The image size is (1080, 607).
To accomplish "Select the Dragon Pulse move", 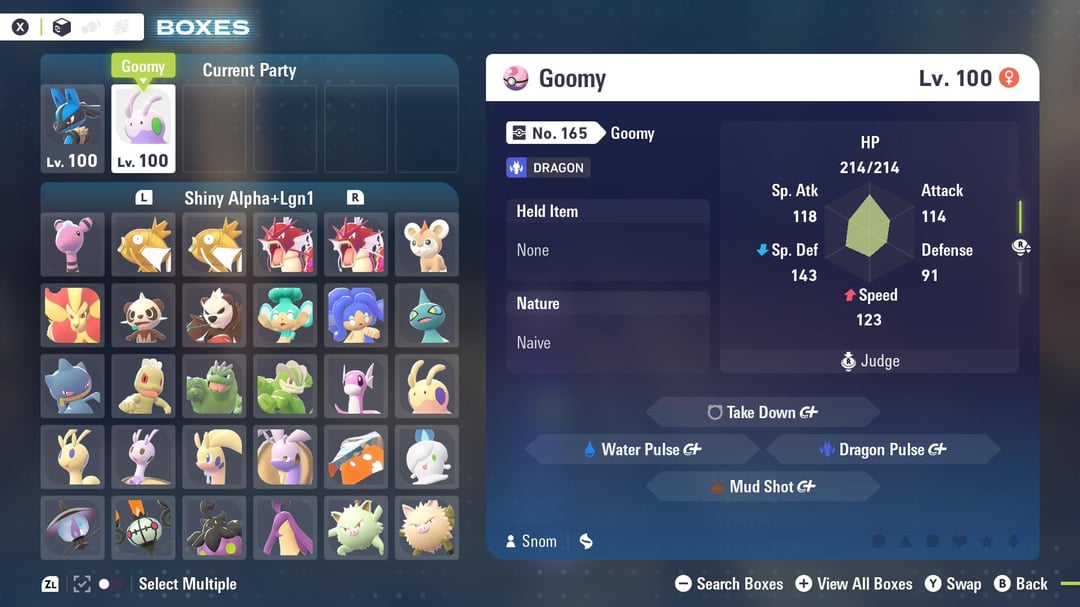I will pos(882,450).
